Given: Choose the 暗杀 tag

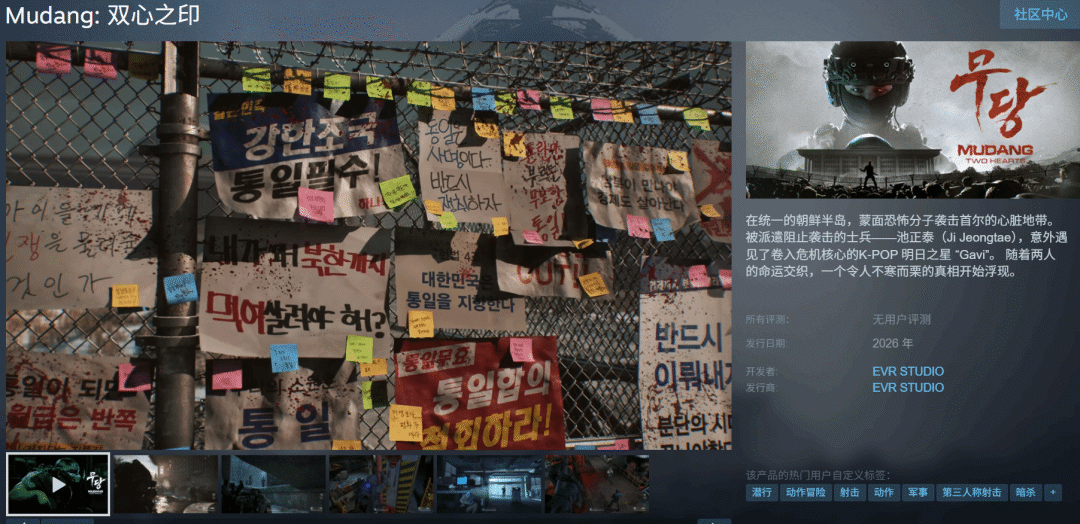Looking at the screenshot, I should pyautogui.click(x=1024, y=493).
